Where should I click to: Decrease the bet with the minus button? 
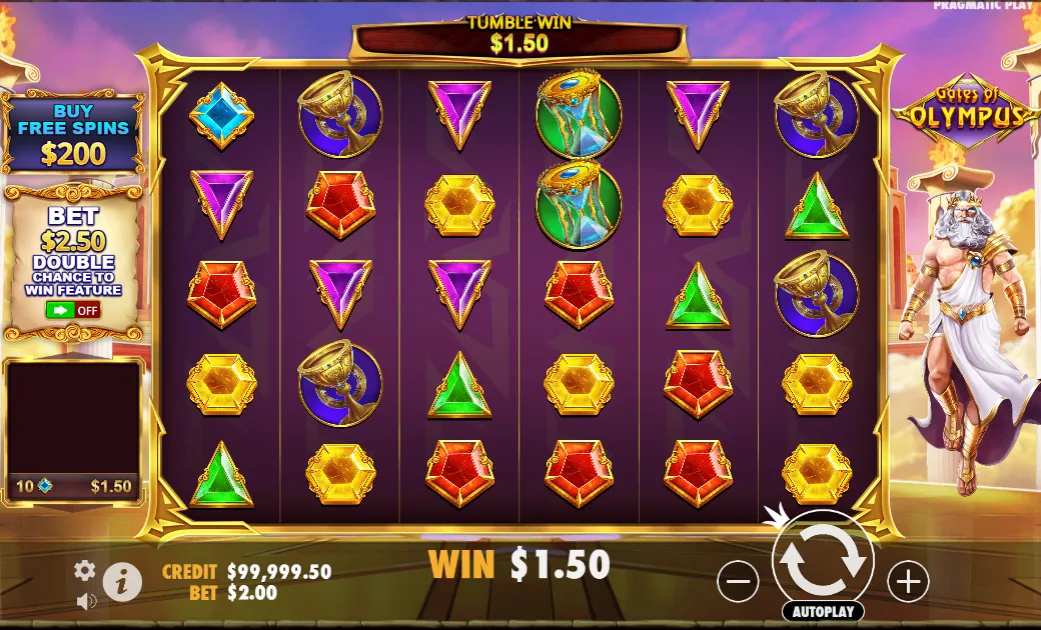pos(738,581)
